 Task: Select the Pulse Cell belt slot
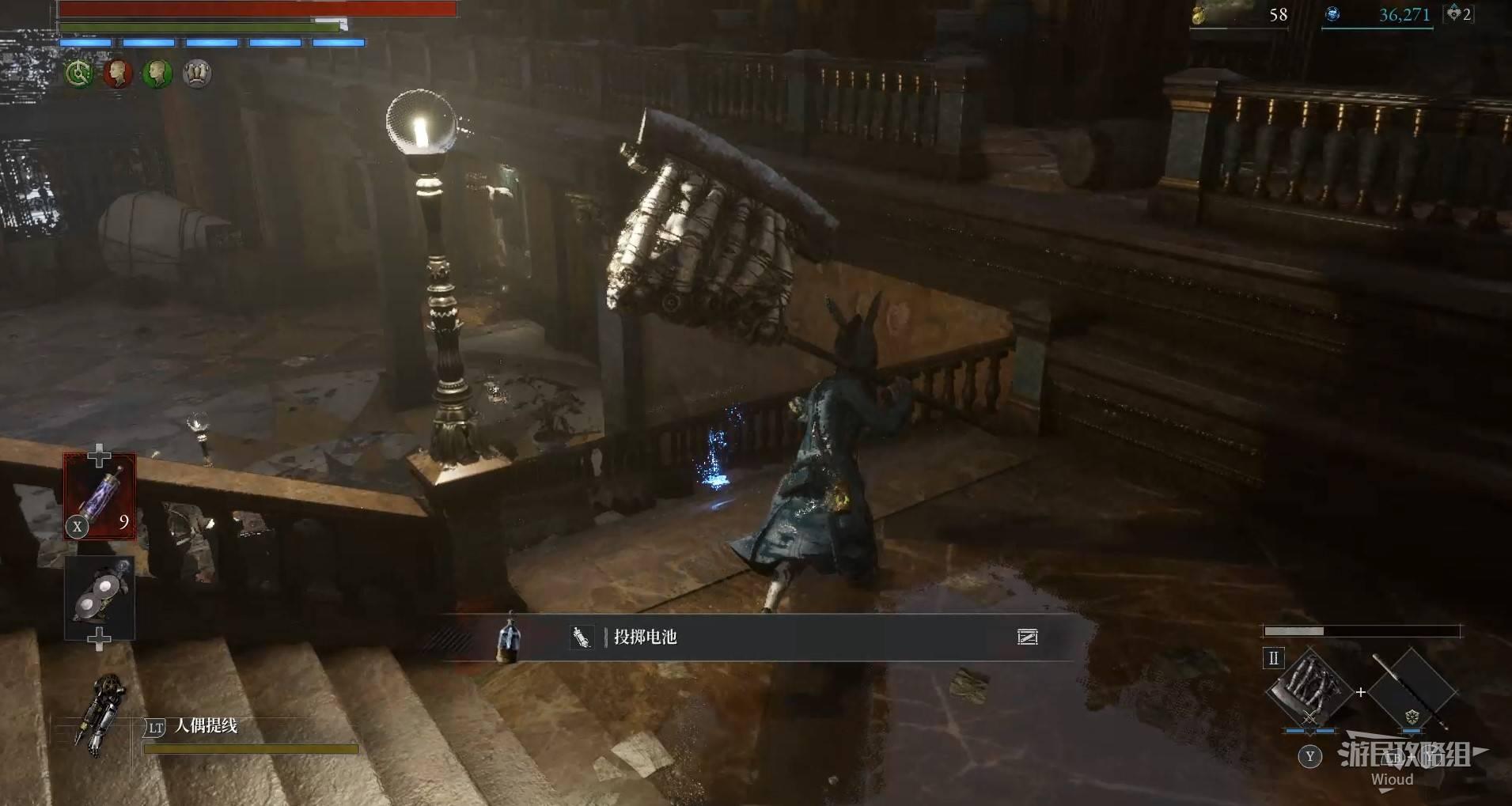(100, 496)
